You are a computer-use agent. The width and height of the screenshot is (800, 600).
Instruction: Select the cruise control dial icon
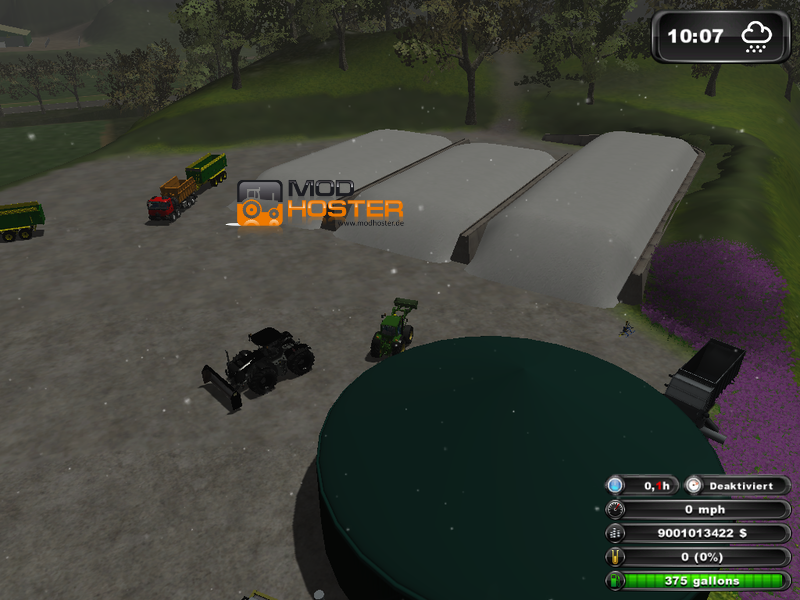pyautogui.click(x=694, y=485)
